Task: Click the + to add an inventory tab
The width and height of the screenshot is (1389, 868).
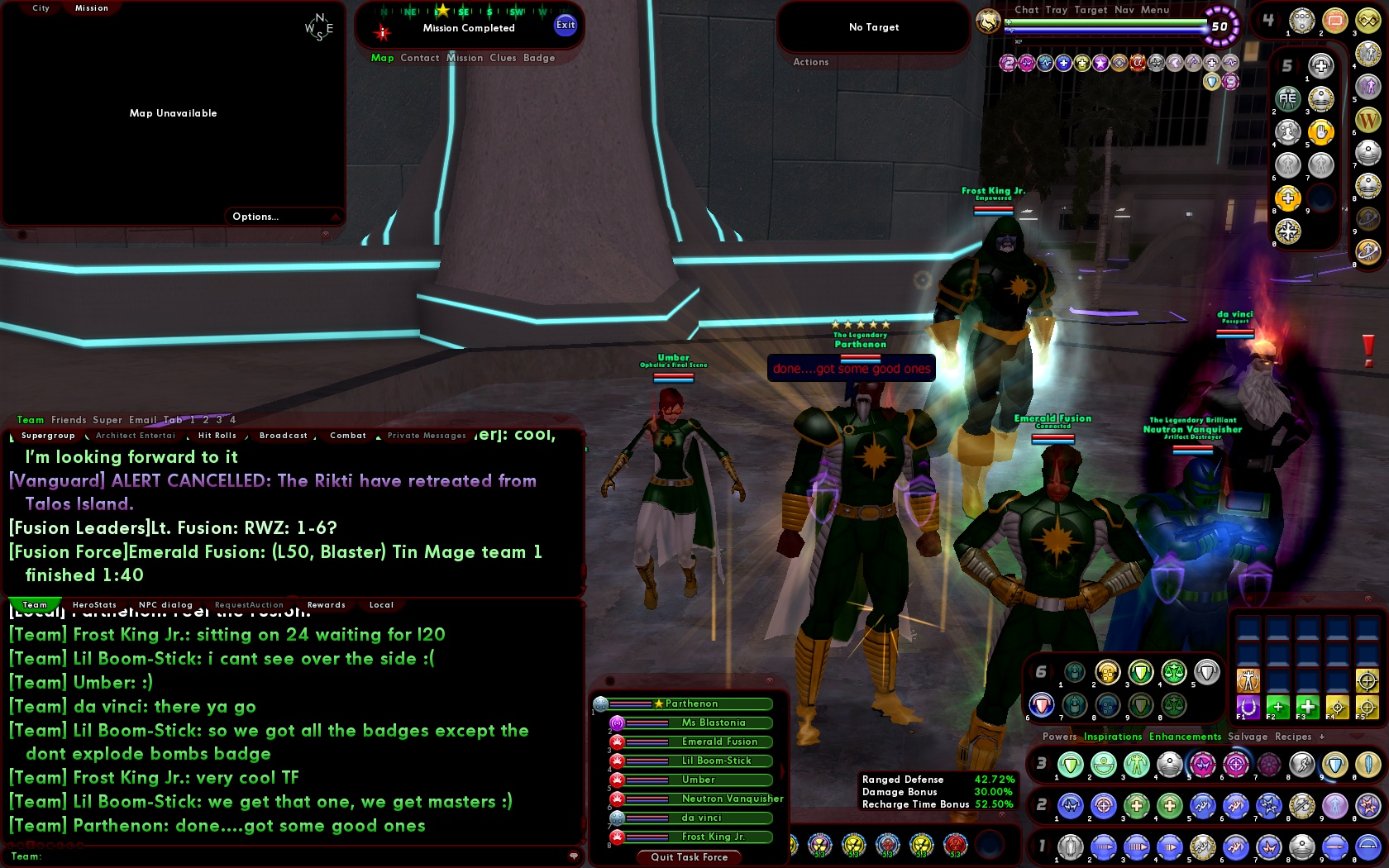Action: (x=1322, y=737)
